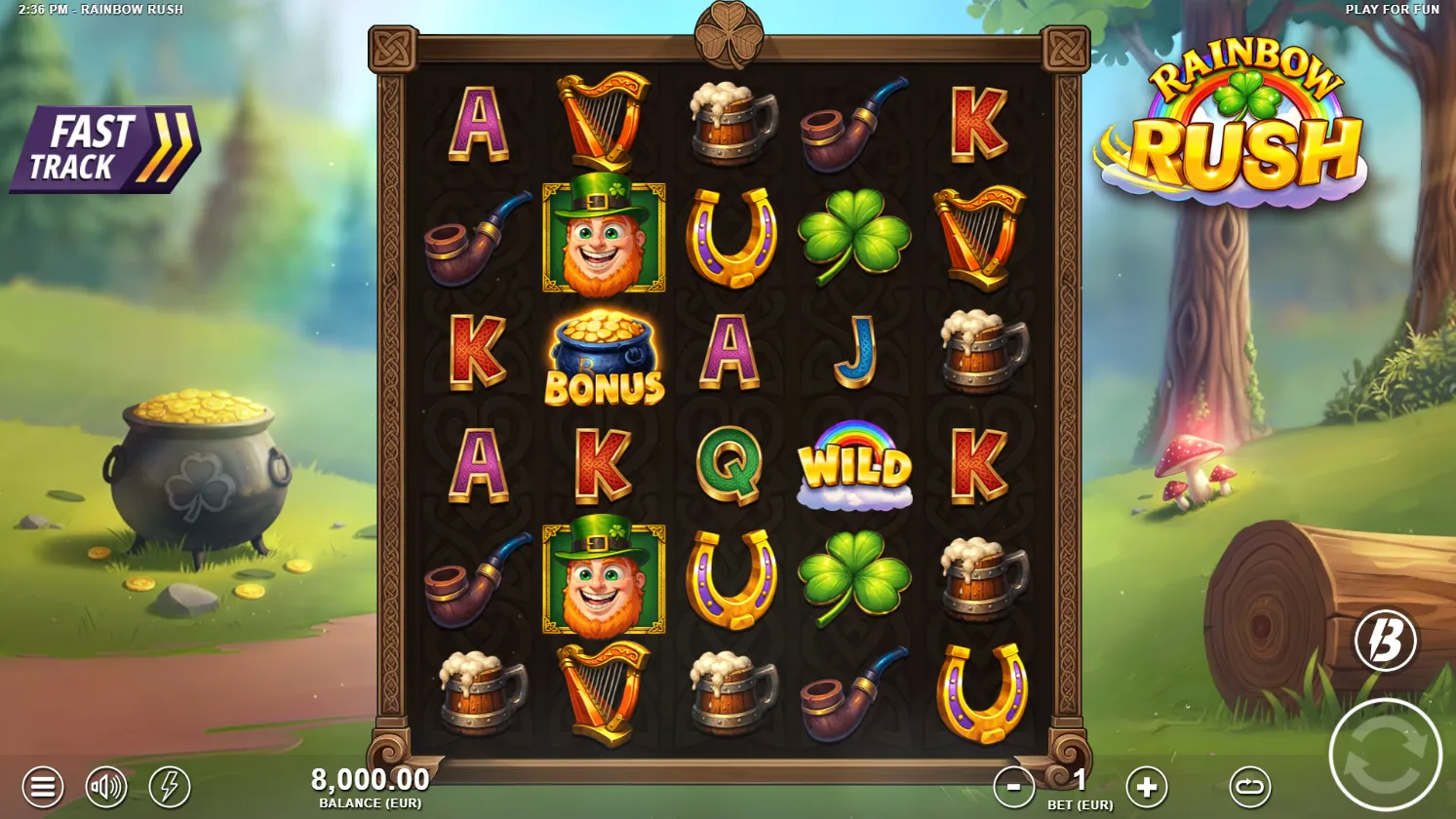Screen dimensions: 1456x819
Task: Click the round B bonus buy button
Action: (1385, 641)
